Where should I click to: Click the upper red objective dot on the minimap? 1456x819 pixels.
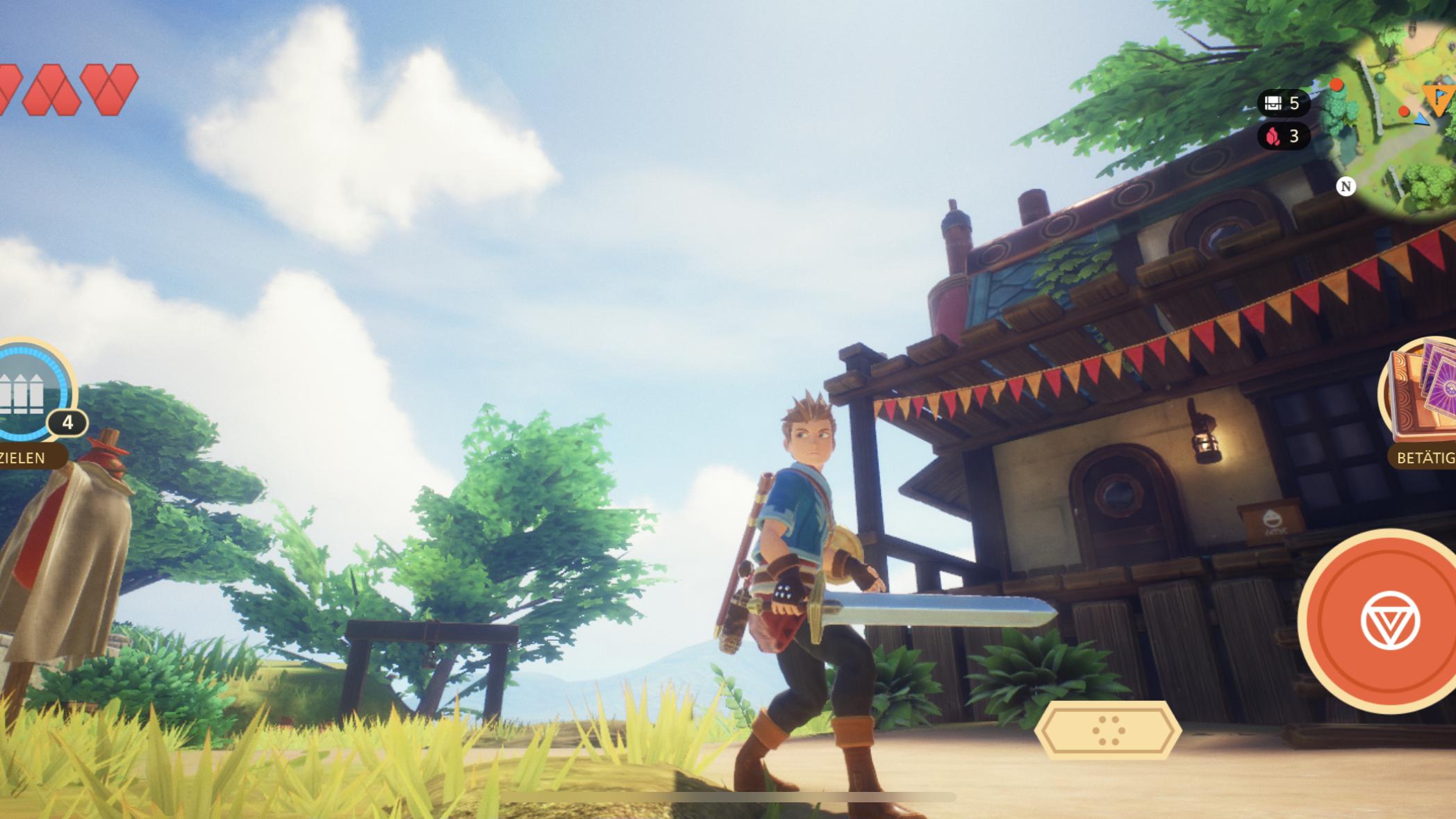[x=1337, y=85]
